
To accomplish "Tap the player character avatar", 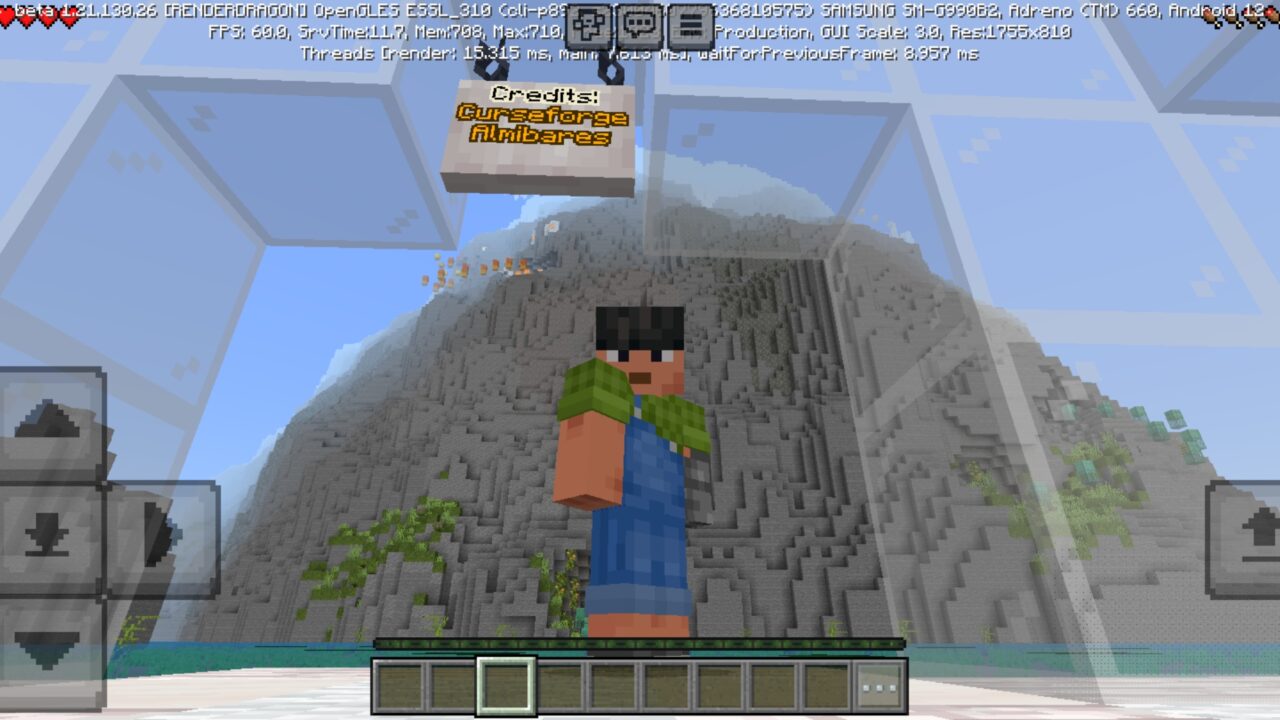I will coord(630,460).
